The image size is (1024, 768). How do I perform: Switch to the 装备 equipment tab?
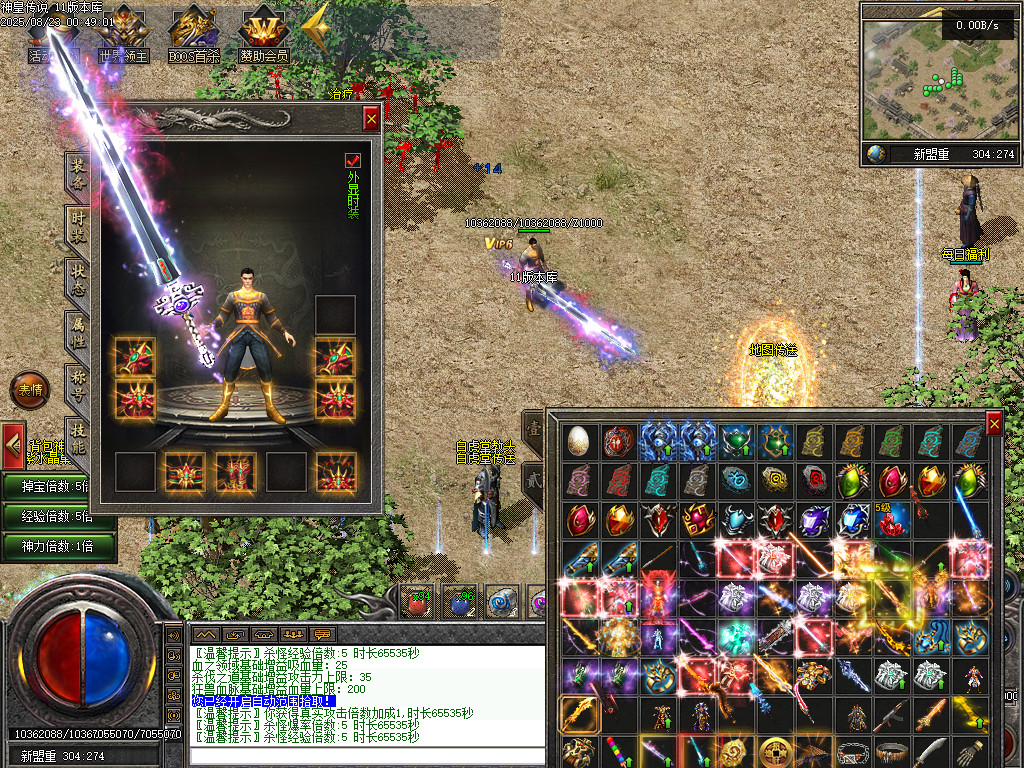[77, 173]
